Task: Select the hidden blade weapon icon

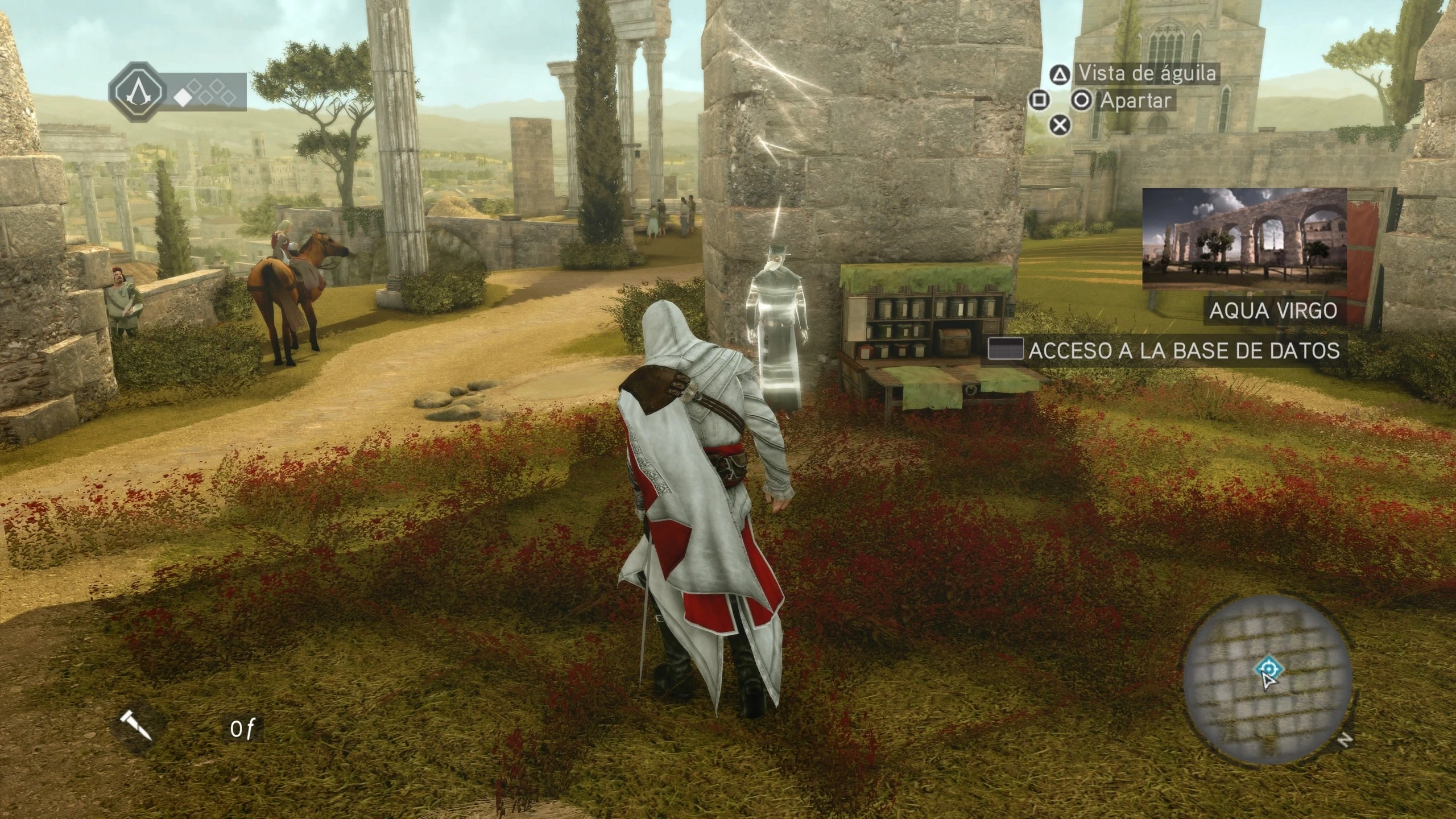Action: click(x=137, y=727)
